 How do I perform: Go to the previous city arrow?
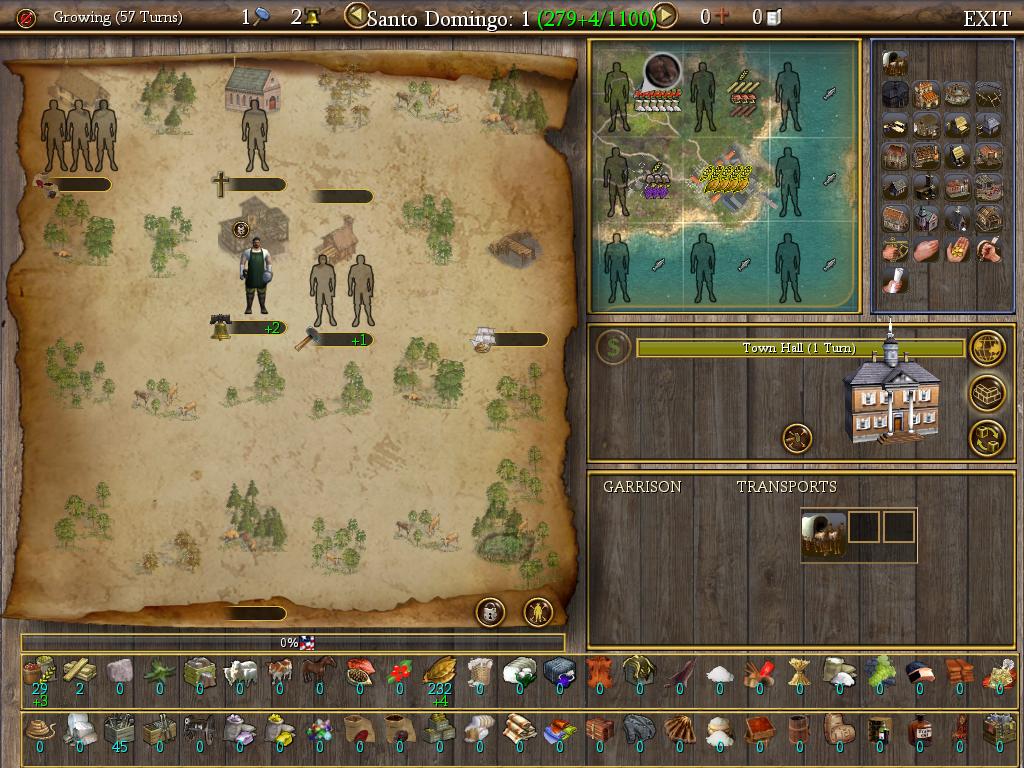coord(355,16)
